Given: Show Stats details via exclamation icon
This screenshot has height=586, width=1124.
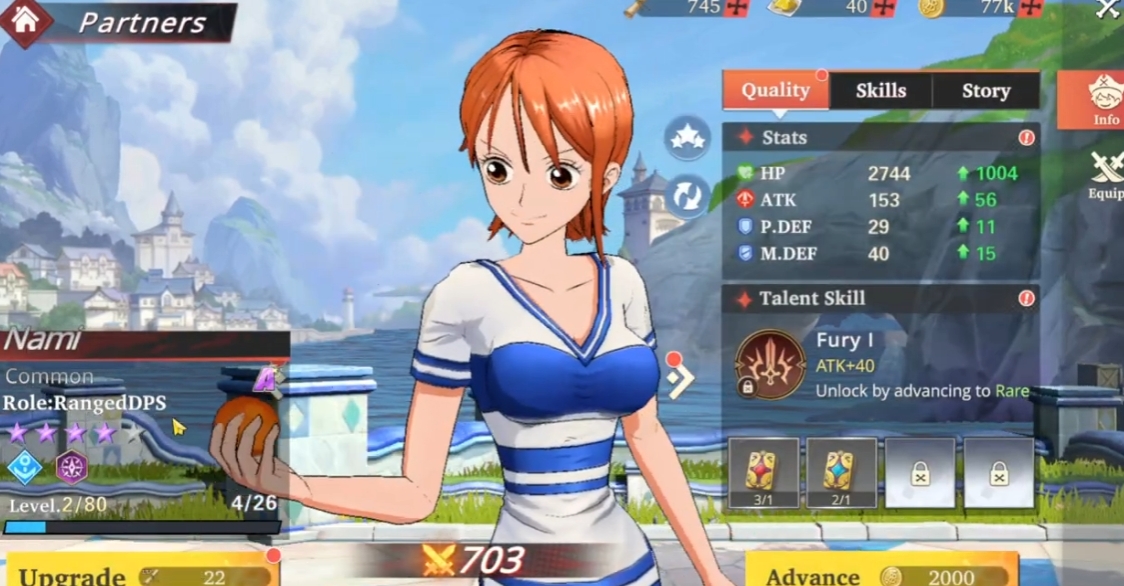Looking at the screenshot, I should pyautogui.click(x=1026, y=138).
